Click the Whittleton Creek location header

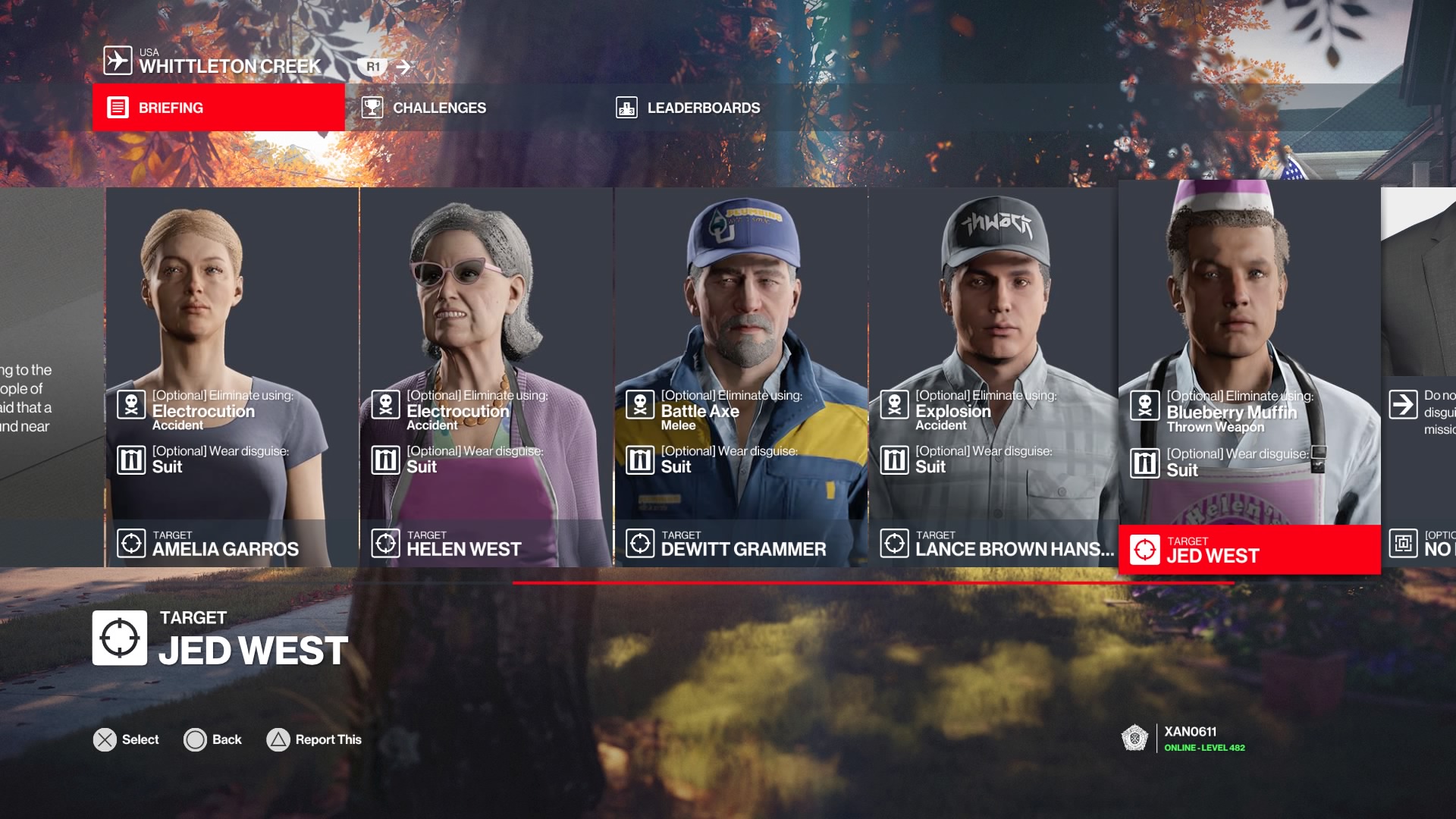click(229, 61)
